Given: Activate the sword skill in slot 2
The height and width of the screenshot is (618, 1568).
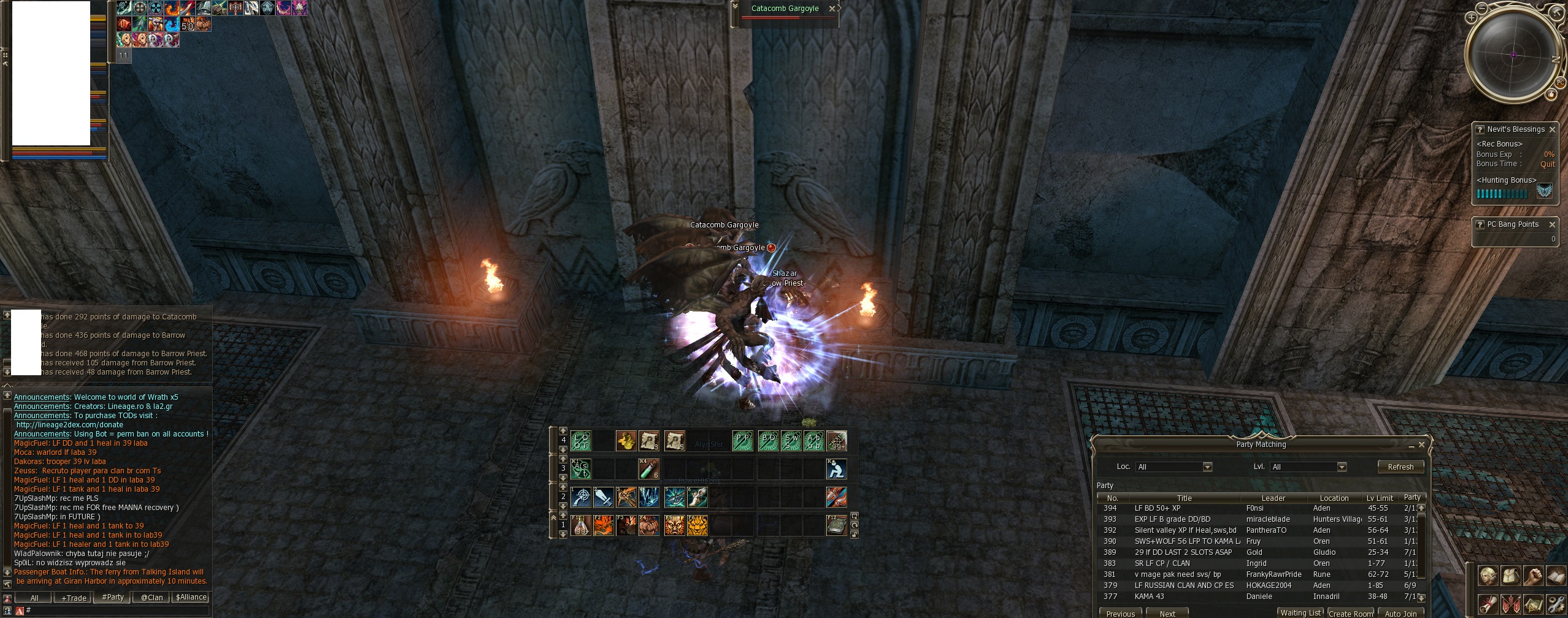Looking at the screenshot, I should click(x=603, y=497).
